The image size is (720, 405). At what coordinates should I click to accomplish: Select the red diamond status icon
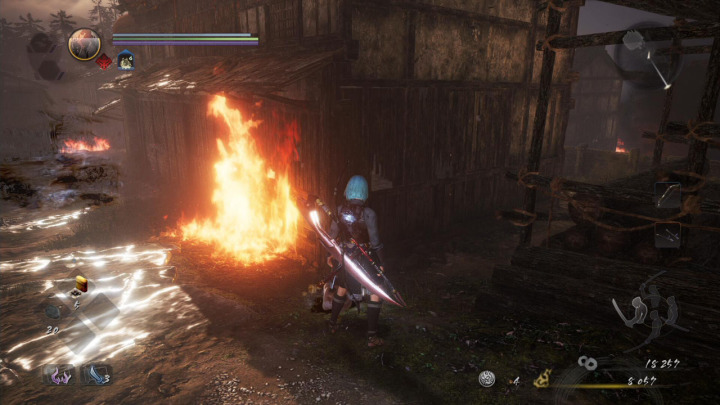(104, 61)
